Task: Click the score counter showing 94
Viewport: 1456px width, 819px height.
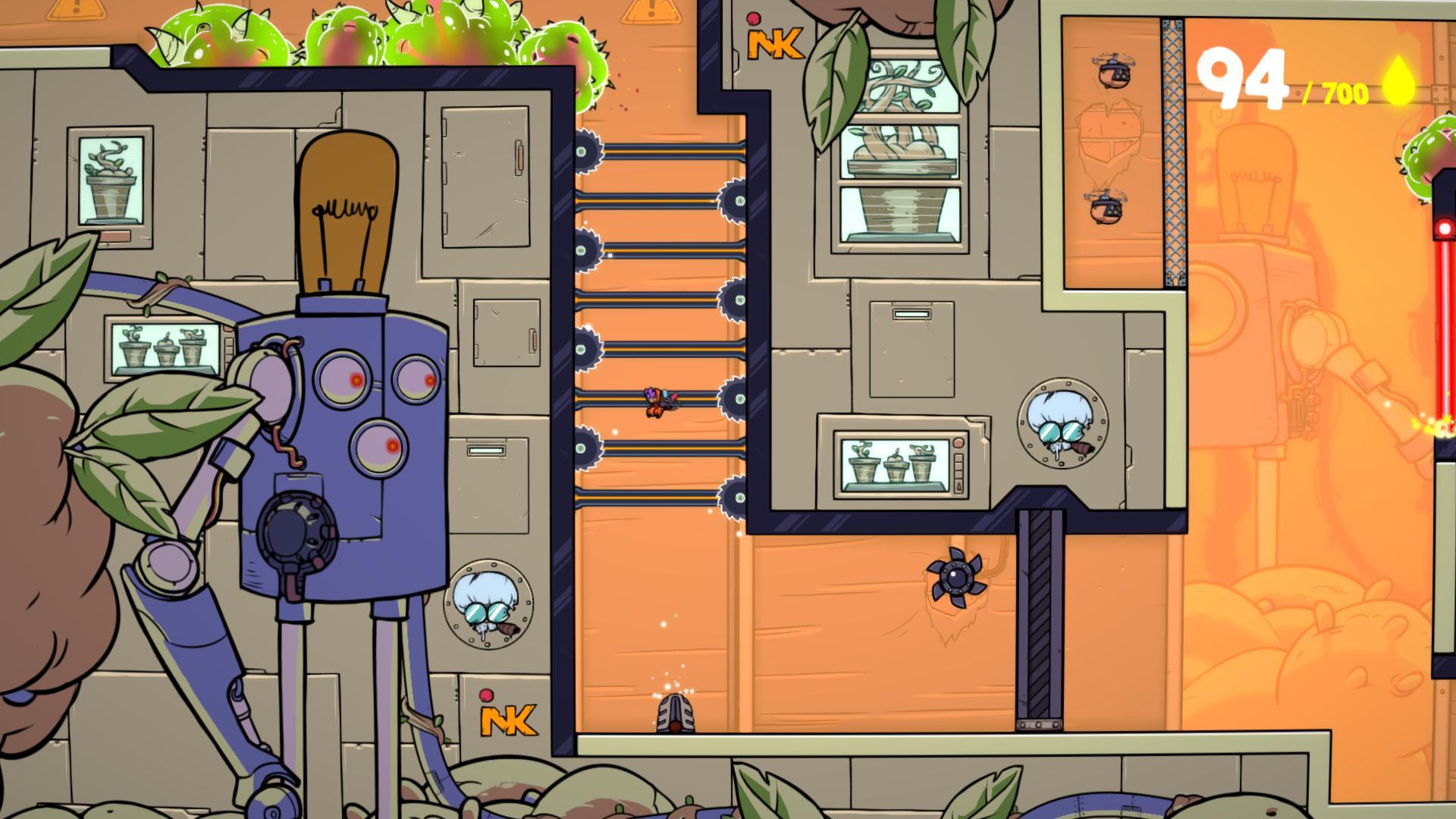Action: 1242,78
